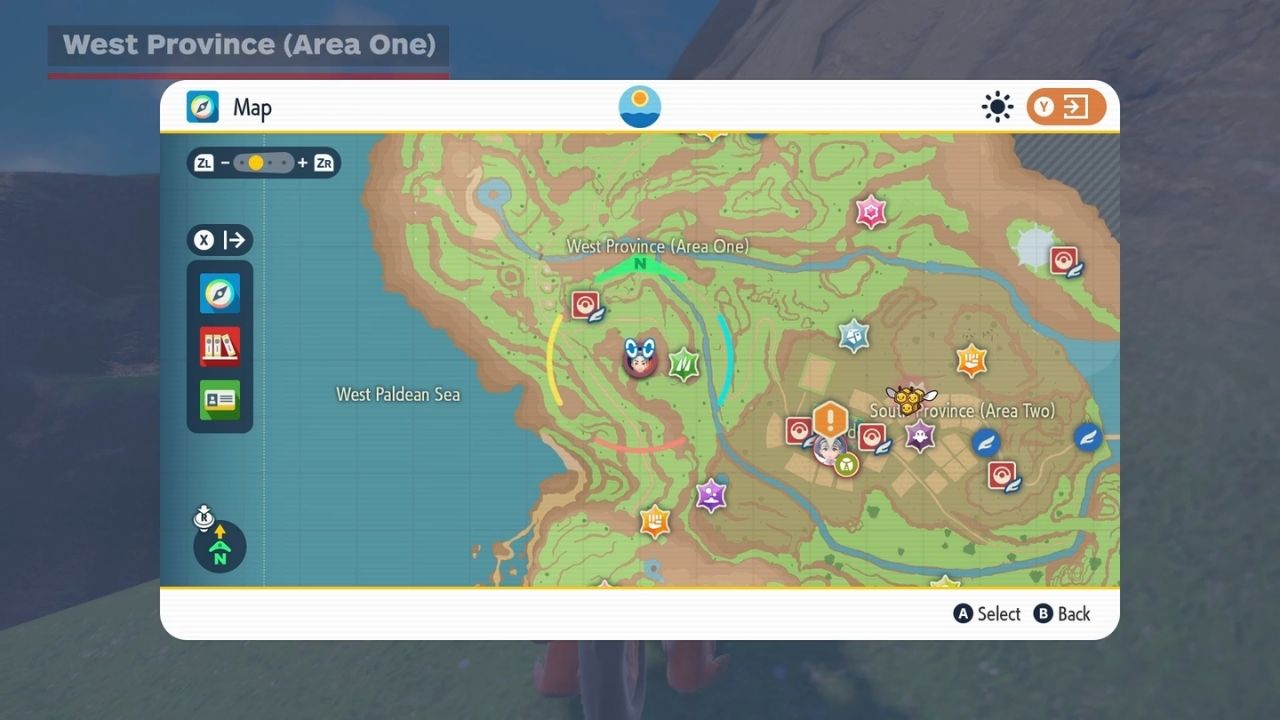Select the green Grass Tera Raid crystal
The height and width of the screenshot is (720, 1280).
684,364
